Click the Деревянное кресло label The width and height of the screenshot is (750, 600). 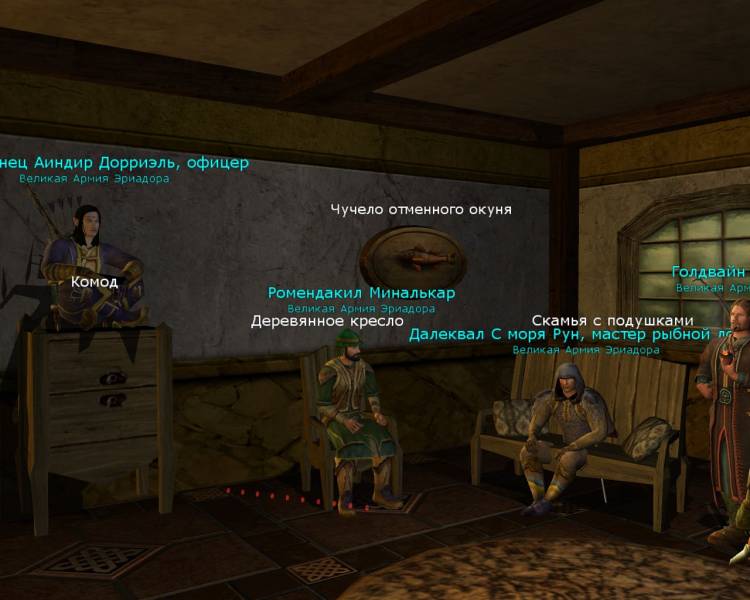coord(327,322)
